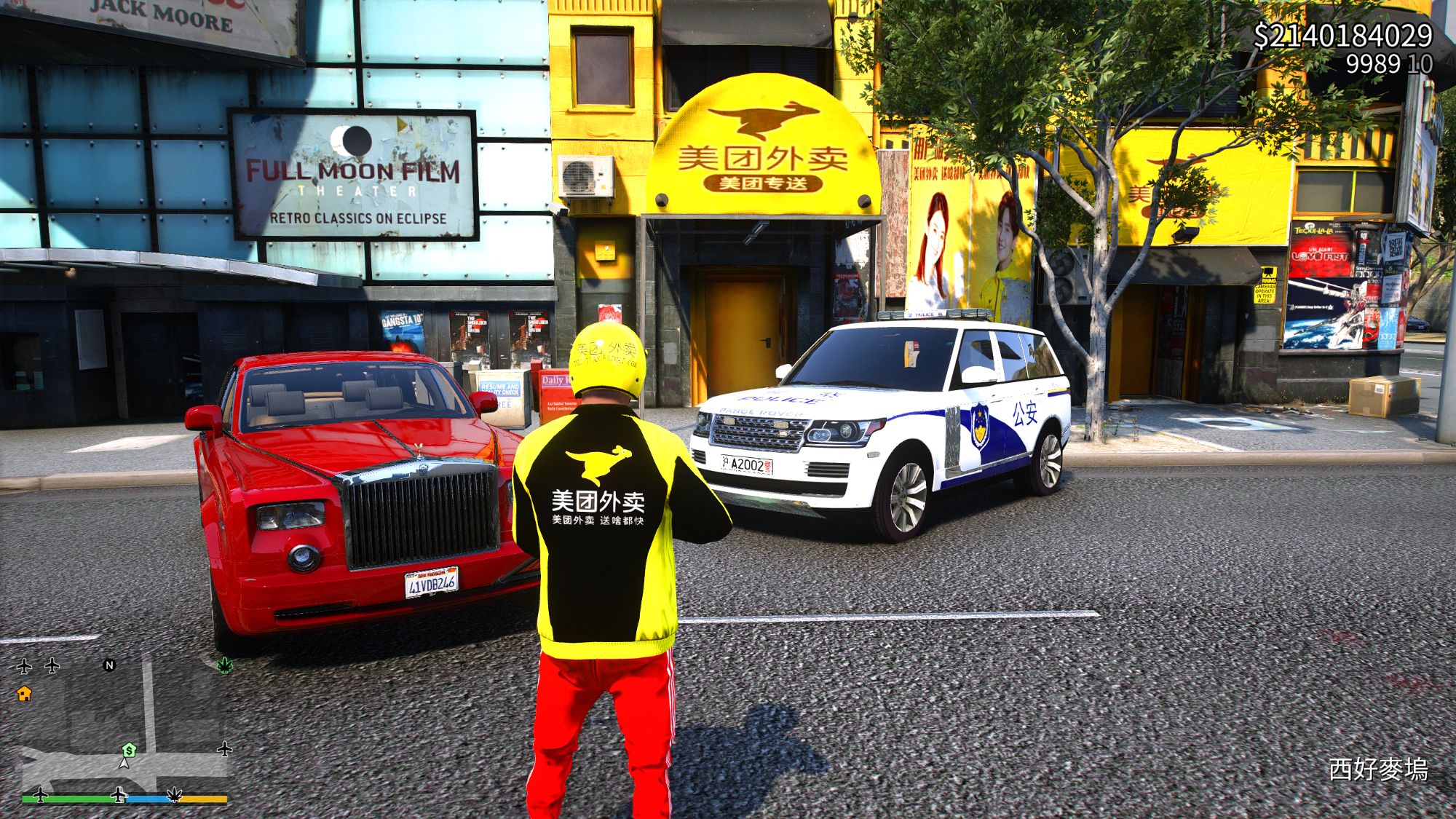Click the white player arrow on minimap

pos(124,764)
